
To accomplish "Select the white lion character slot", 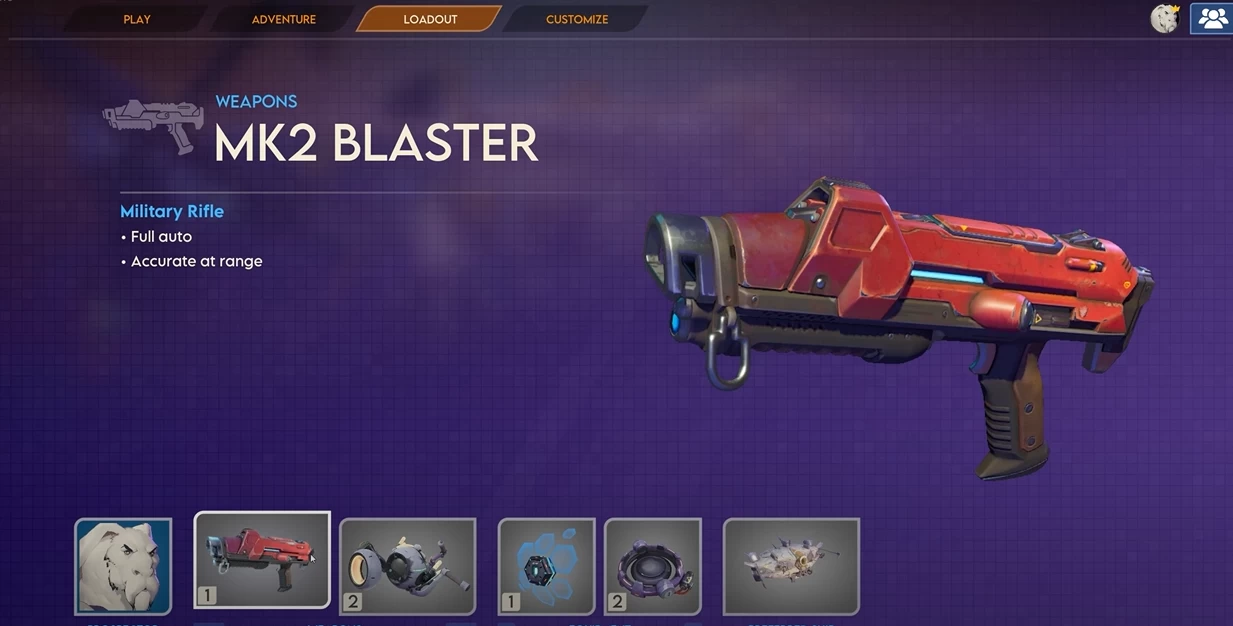I will tap(123, 566).
